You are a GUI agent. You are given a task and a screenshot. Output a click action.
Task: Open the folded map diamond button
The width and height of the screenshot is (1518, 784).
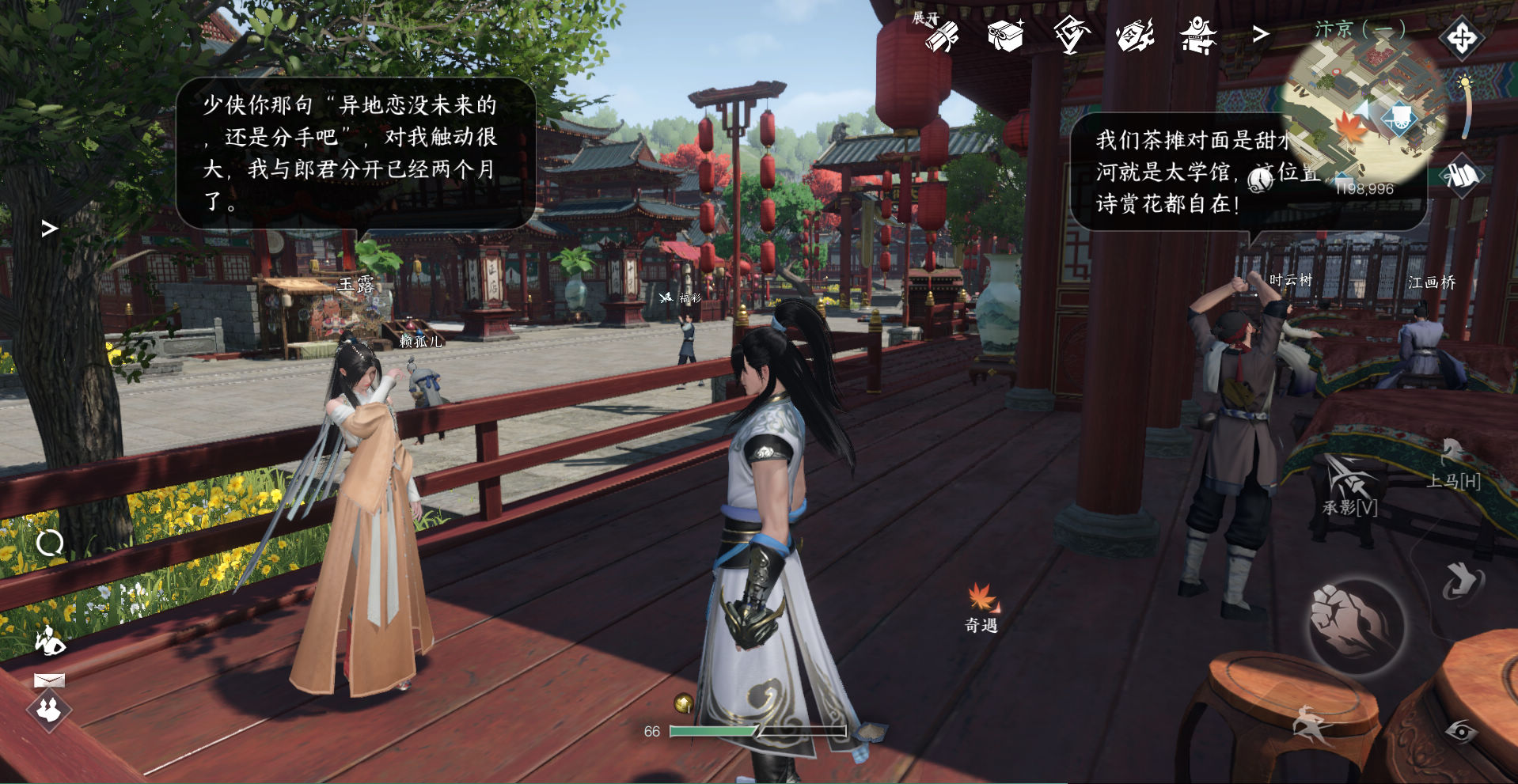[1462, 176]
